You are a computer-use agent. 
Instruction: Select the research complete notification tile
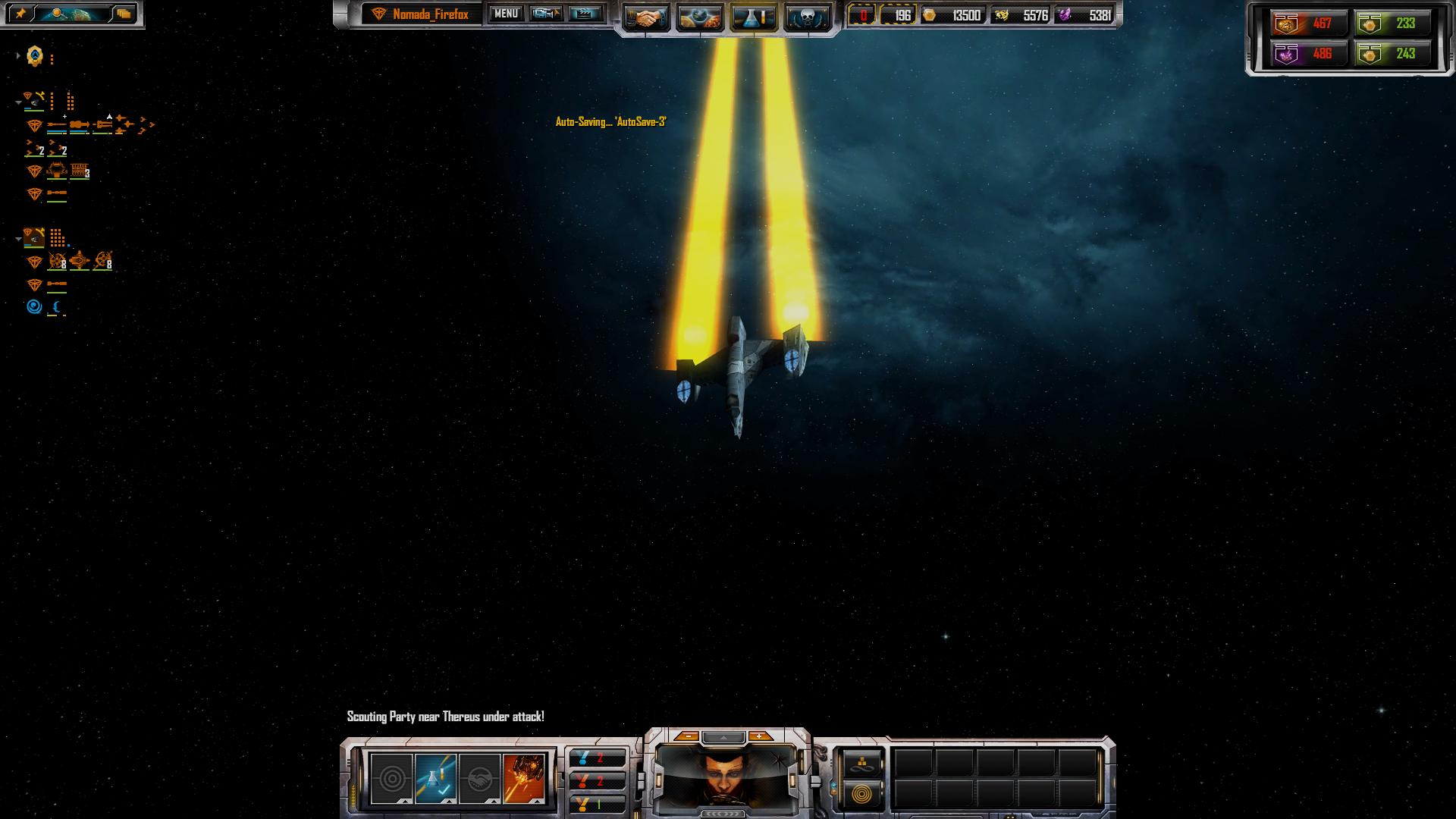(x=436, y=778)
